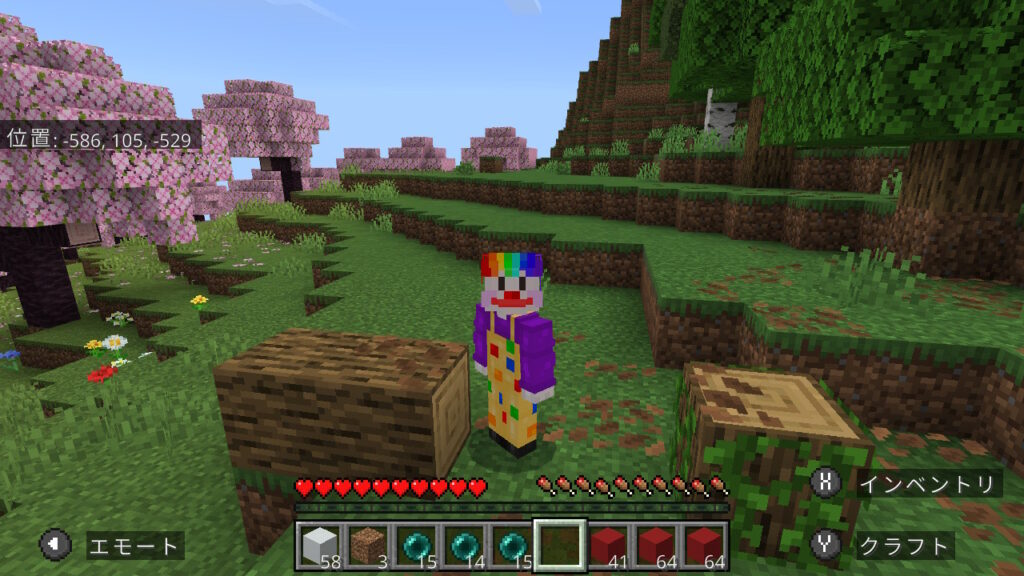Choose the ender pearl stack of 14

coord(463,545)
